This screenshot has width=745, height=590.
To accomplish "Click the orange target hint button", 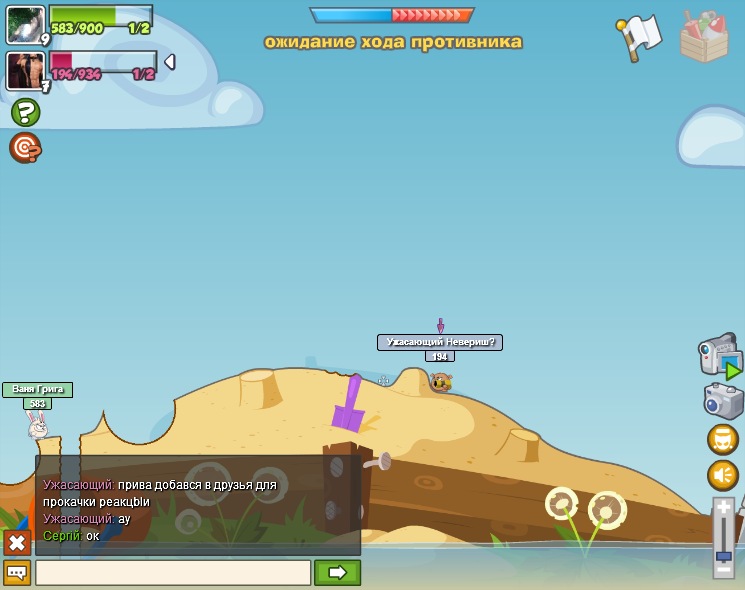I will tap(25, 148).
